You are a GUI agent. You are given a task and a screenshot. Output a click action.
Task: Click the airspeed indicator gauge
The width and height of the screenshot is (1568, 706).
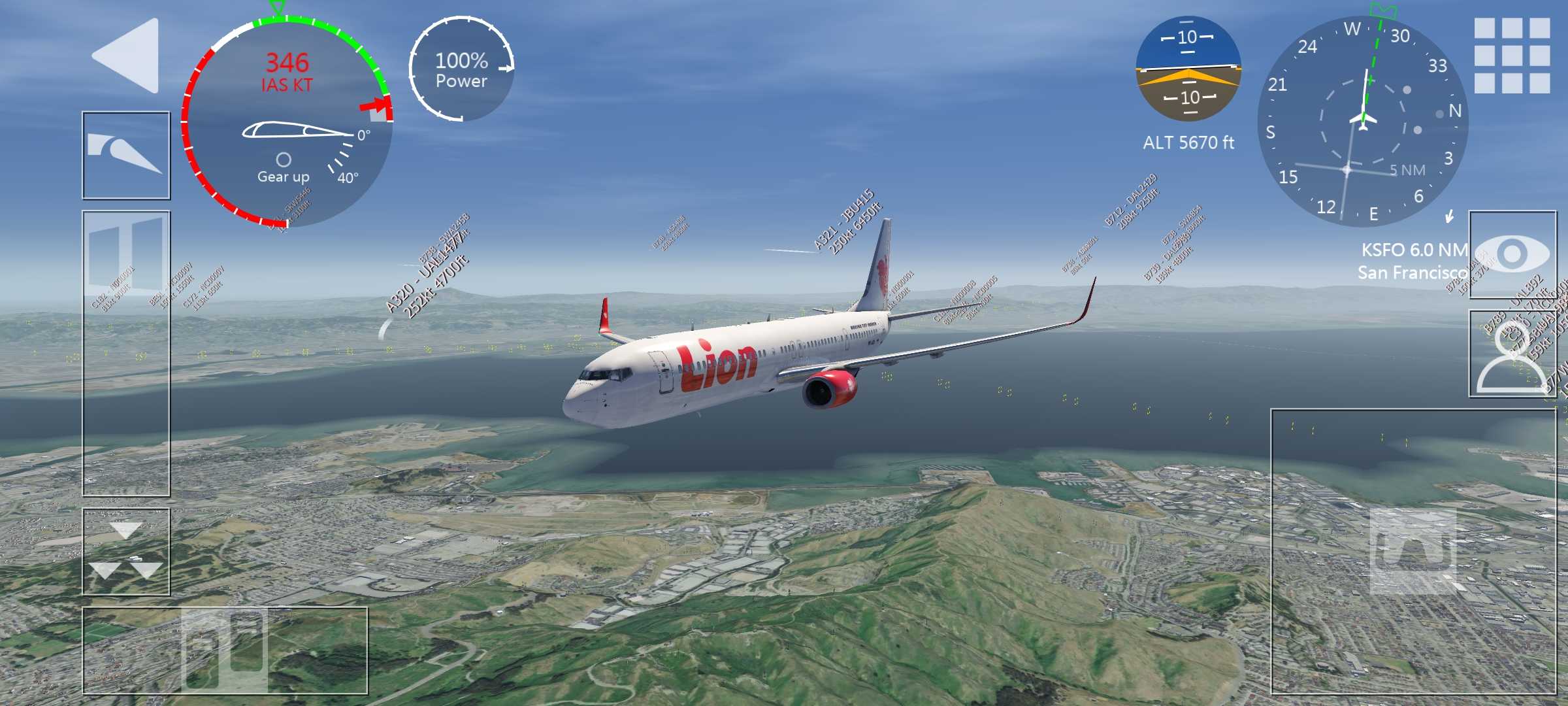(287, 121)
